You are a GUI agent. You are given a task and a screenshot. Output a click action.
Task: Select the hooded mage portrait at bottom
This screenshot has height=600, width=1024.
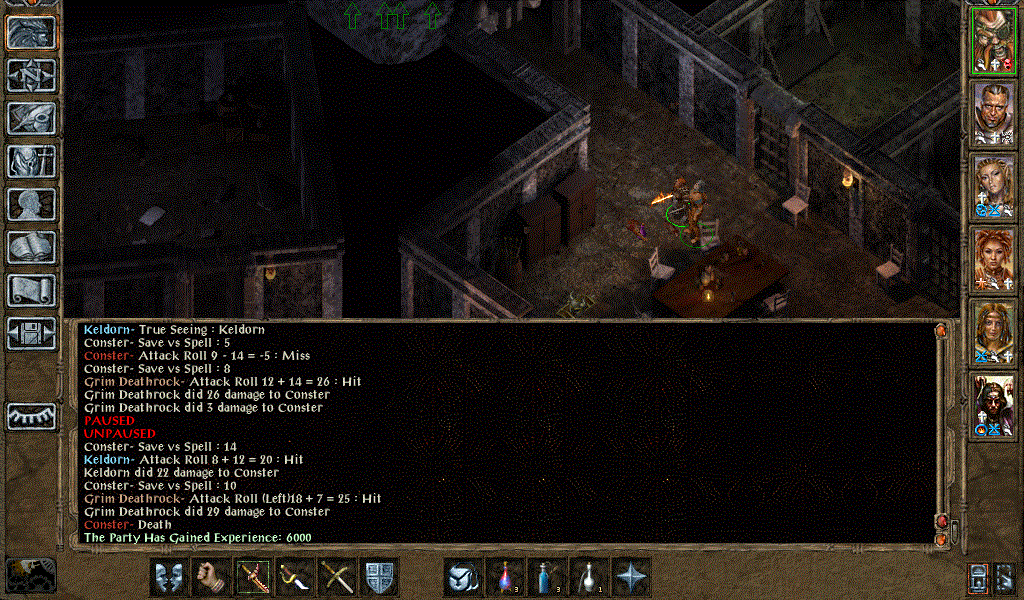(993, 405)
